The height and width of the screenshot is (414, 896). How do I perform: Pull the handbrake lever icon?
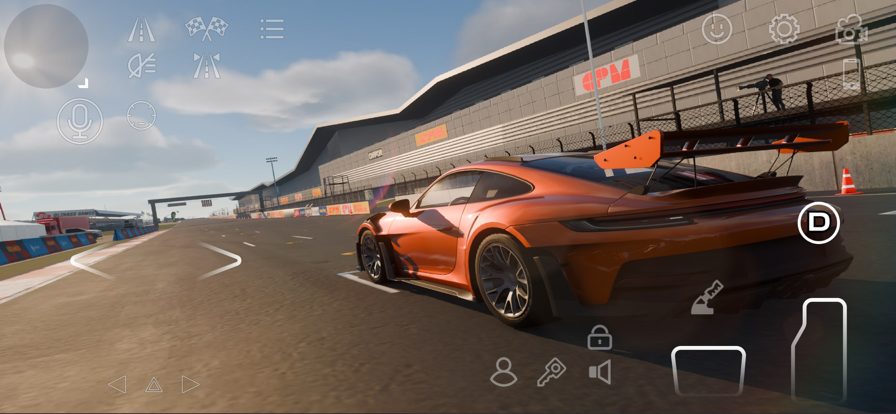point(707,297)
